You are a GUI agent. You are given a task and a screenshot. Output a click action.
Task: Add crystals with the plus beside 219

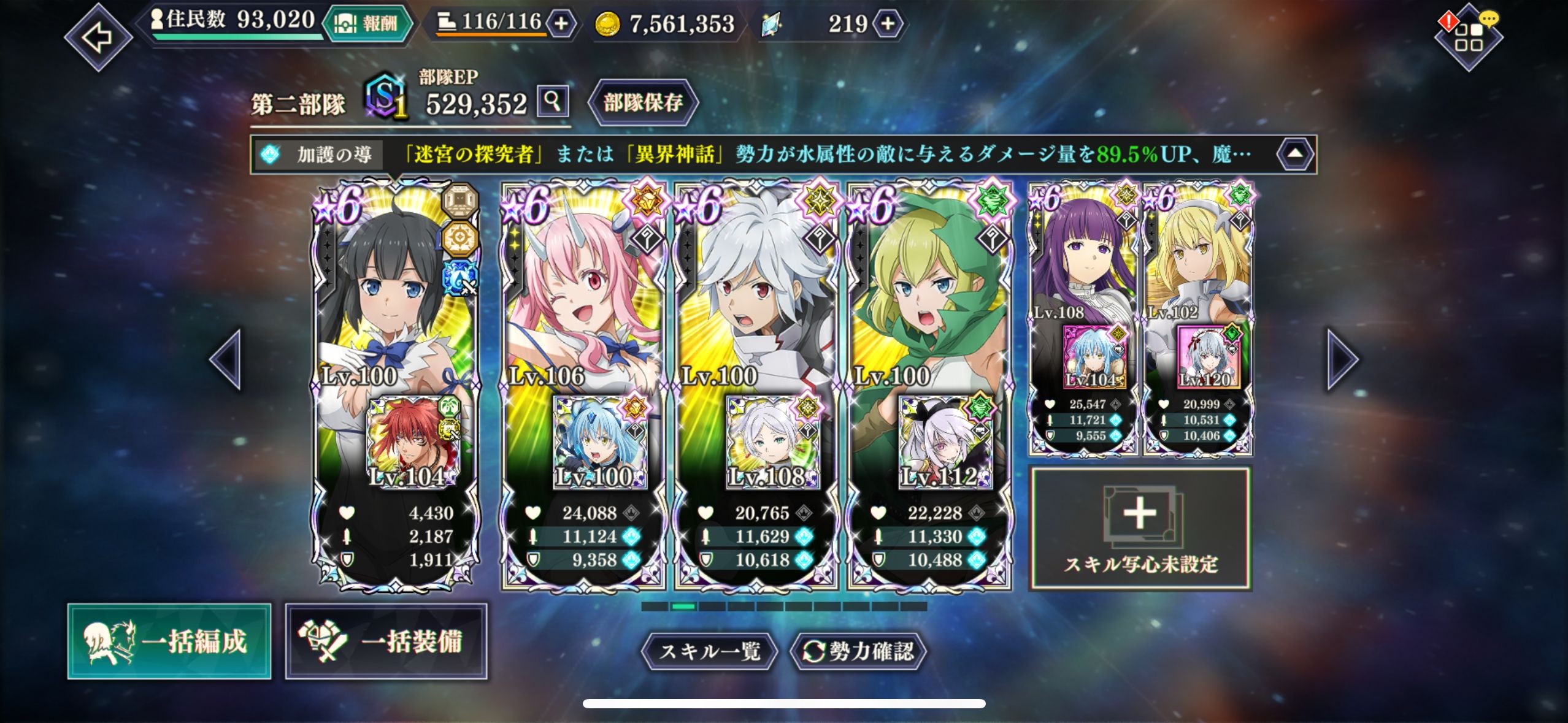point(888,23)
